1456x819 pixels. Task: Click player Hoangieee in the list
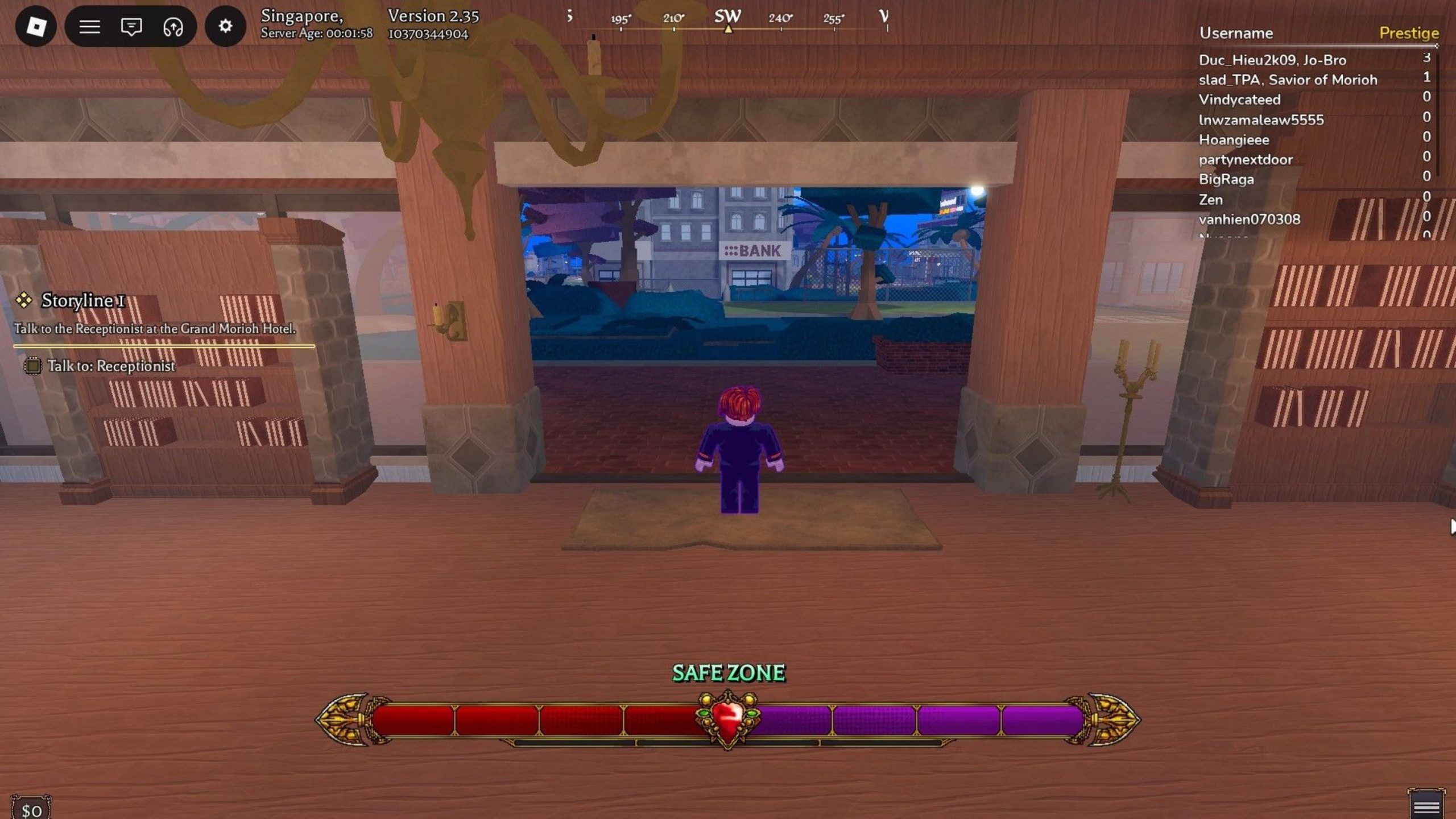point(1234,140)
